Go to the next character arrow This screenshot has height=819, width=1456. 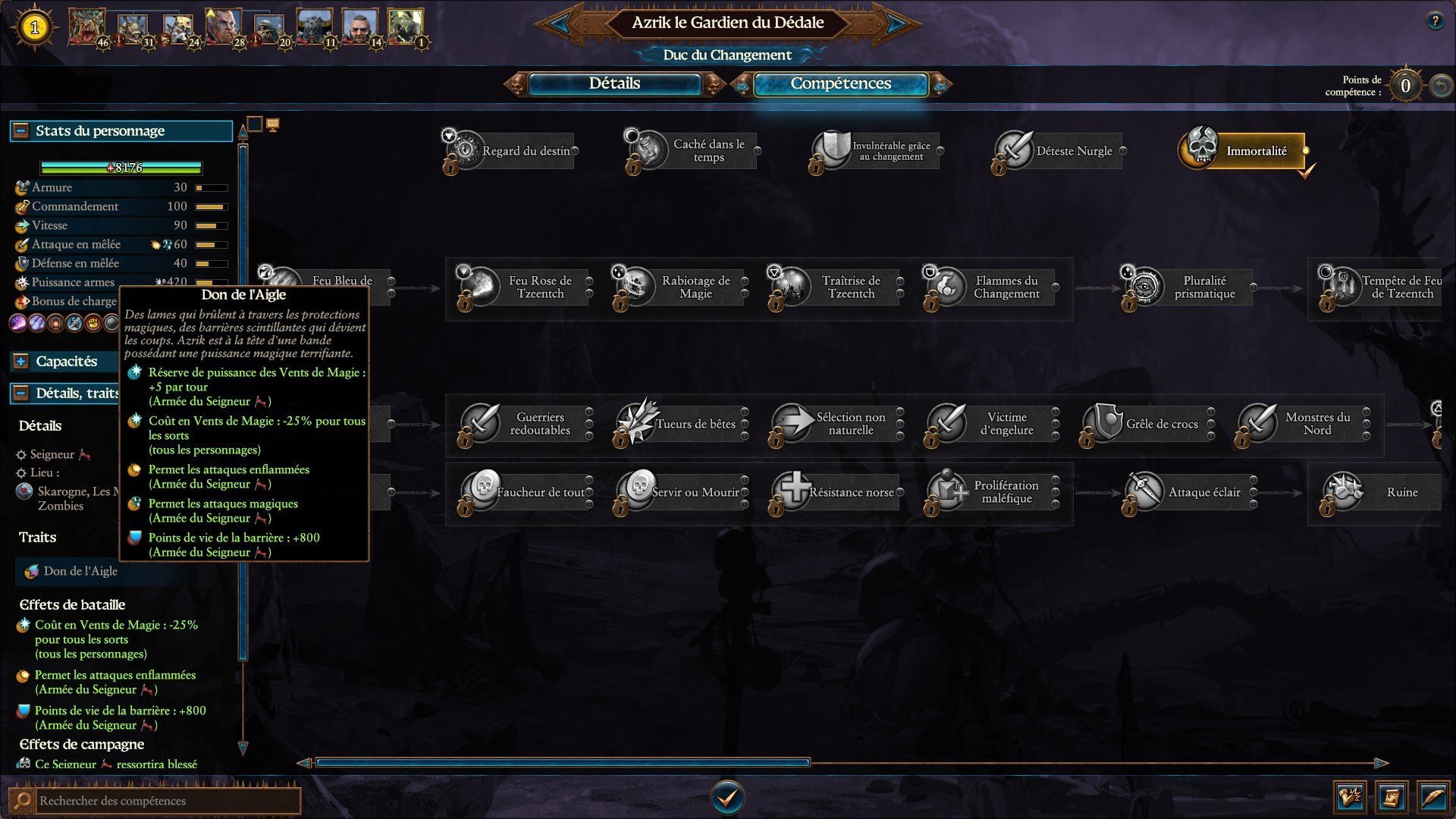click(896, 23)
